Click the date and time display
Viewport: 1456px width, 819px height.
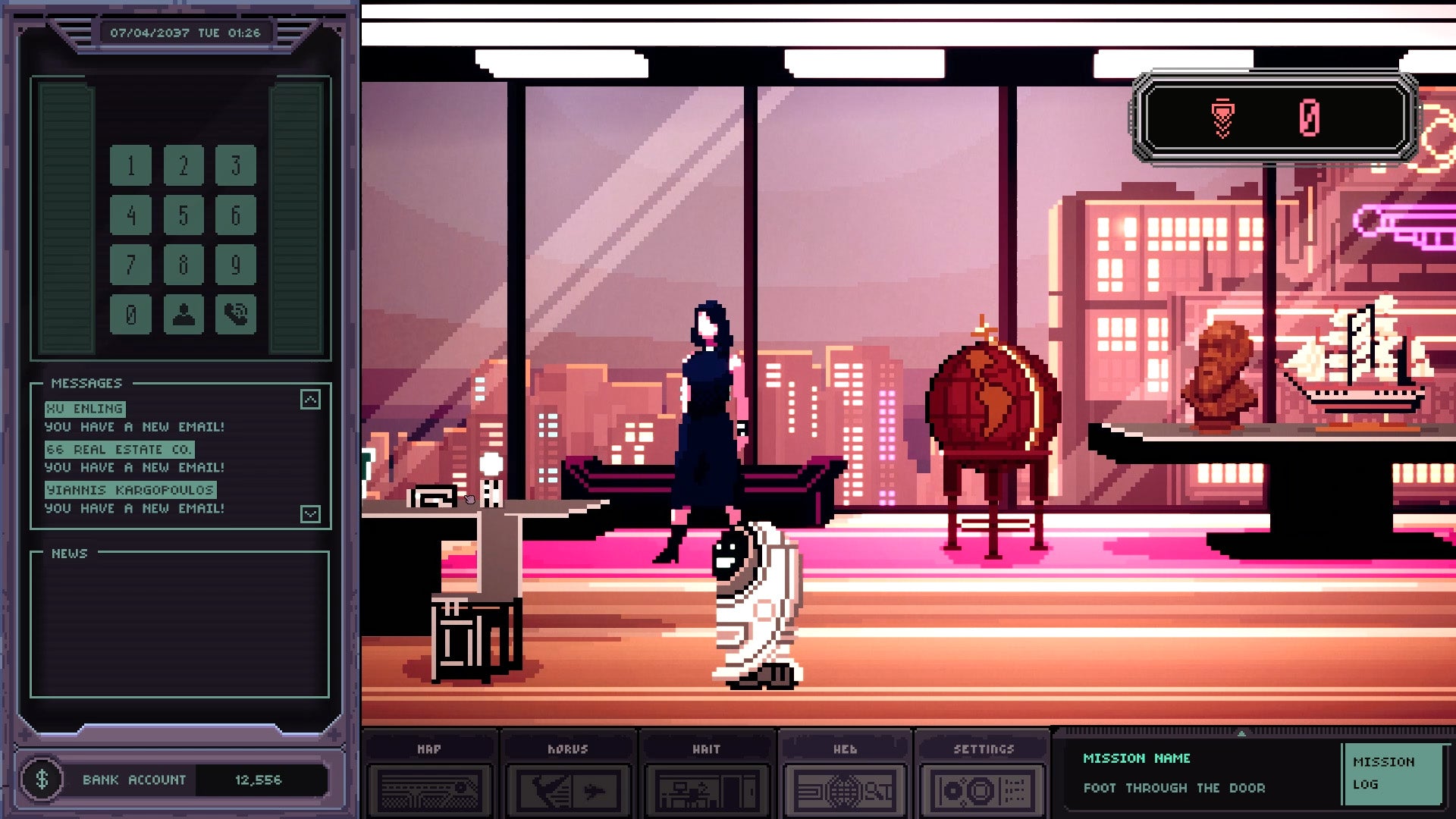click(x=186, y=32)
